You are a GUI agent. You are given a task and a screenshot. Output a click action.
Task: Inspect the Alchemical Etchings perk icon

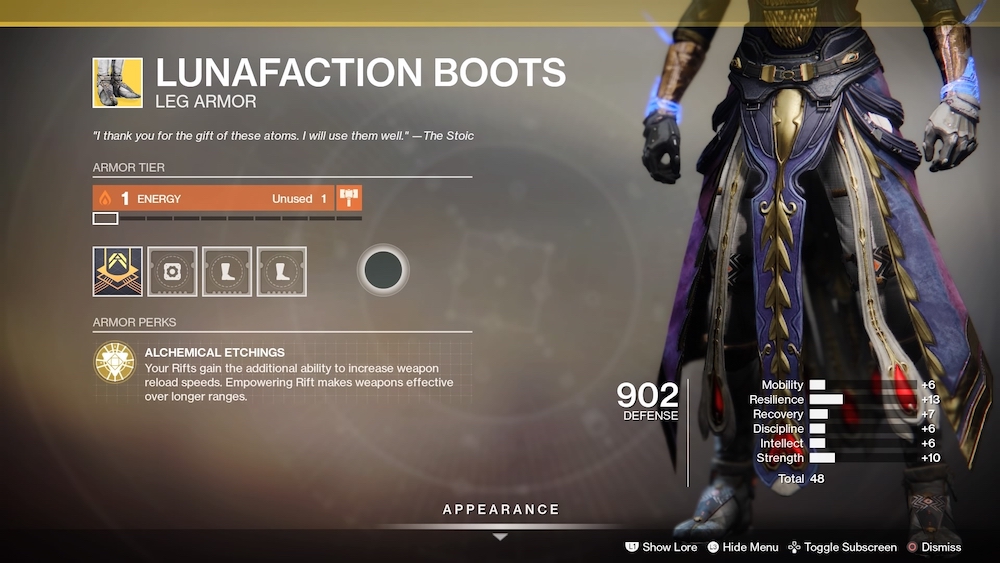coord(114,362)
